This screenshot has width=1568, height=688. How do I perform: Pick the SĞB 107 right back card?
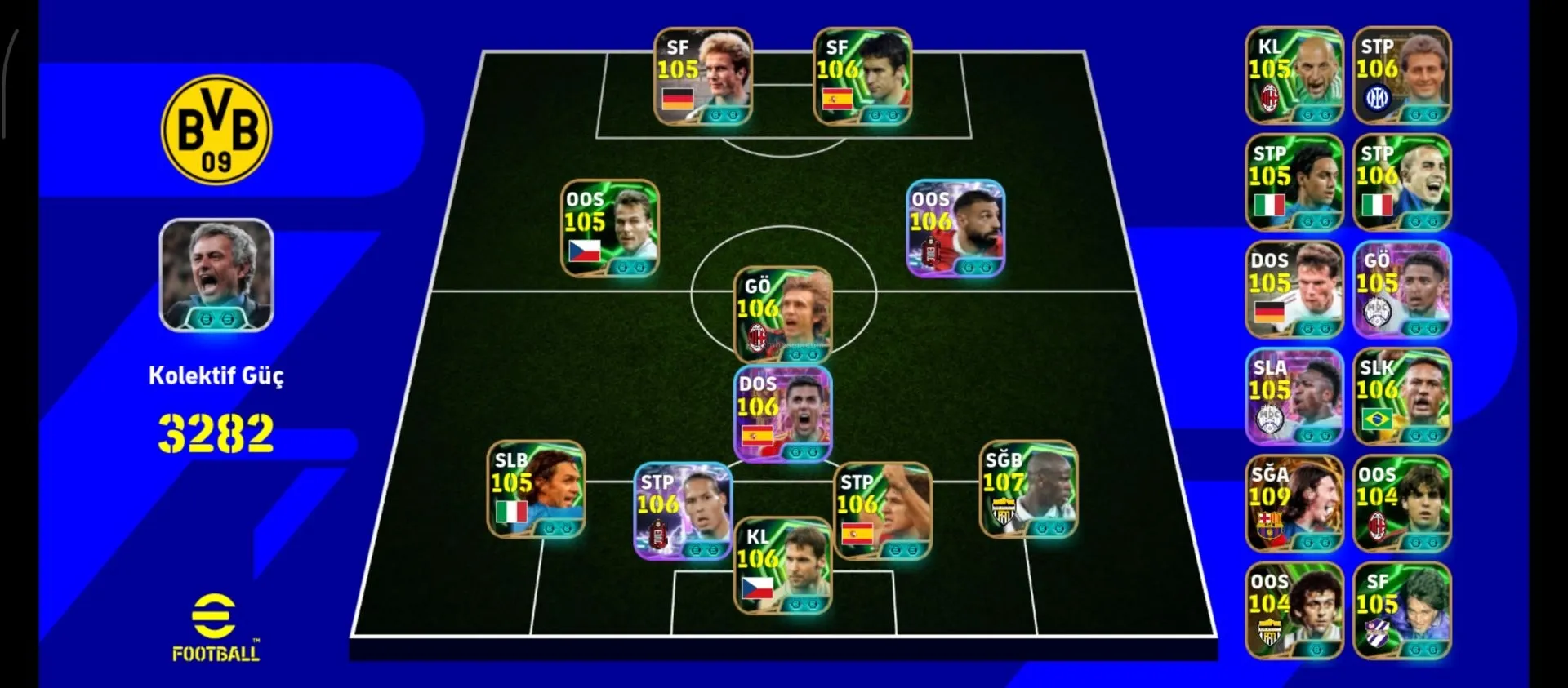click(1028, 490)
